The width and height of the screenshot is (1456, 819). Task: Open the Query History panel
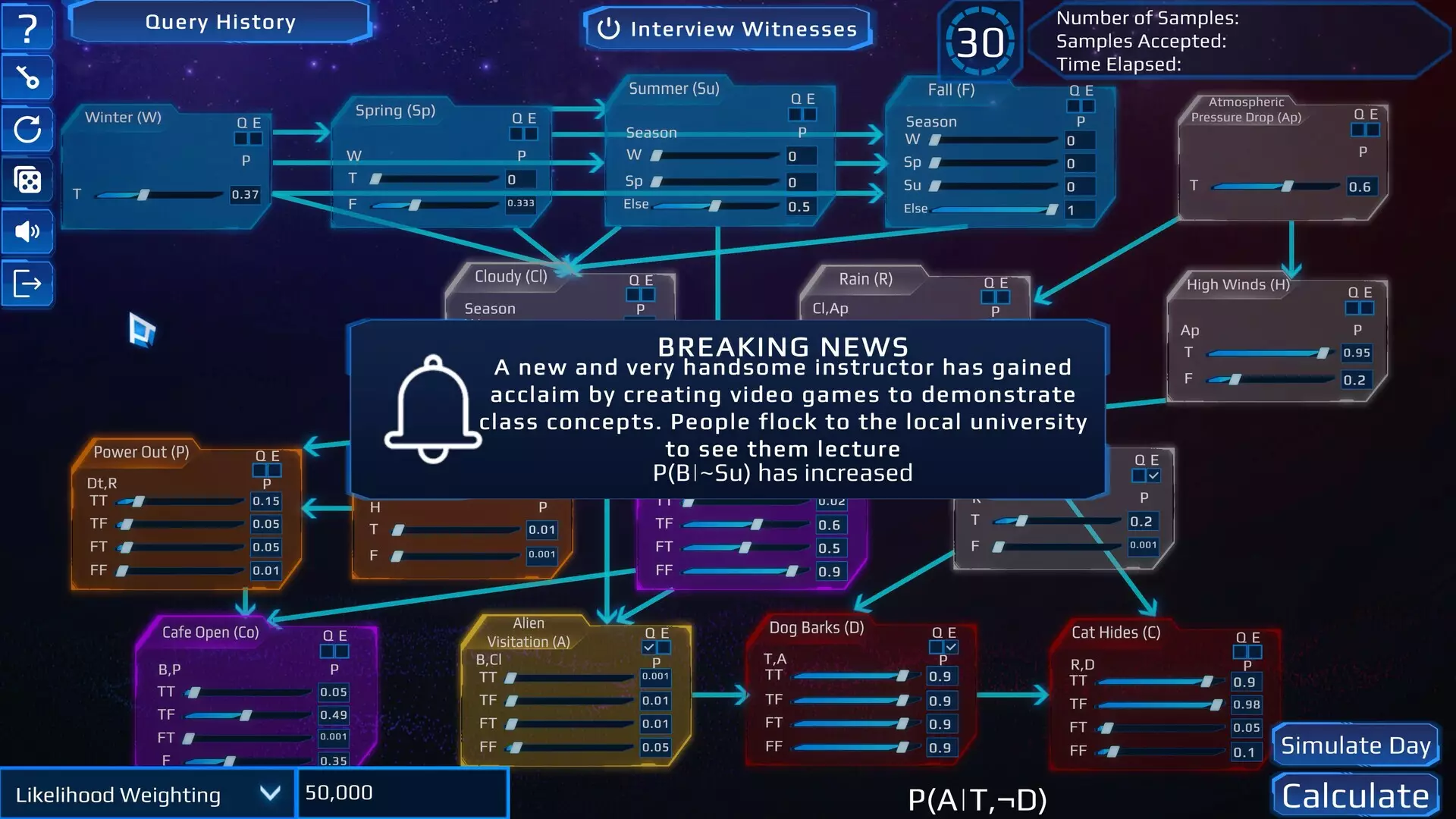(x=221, y=22)
